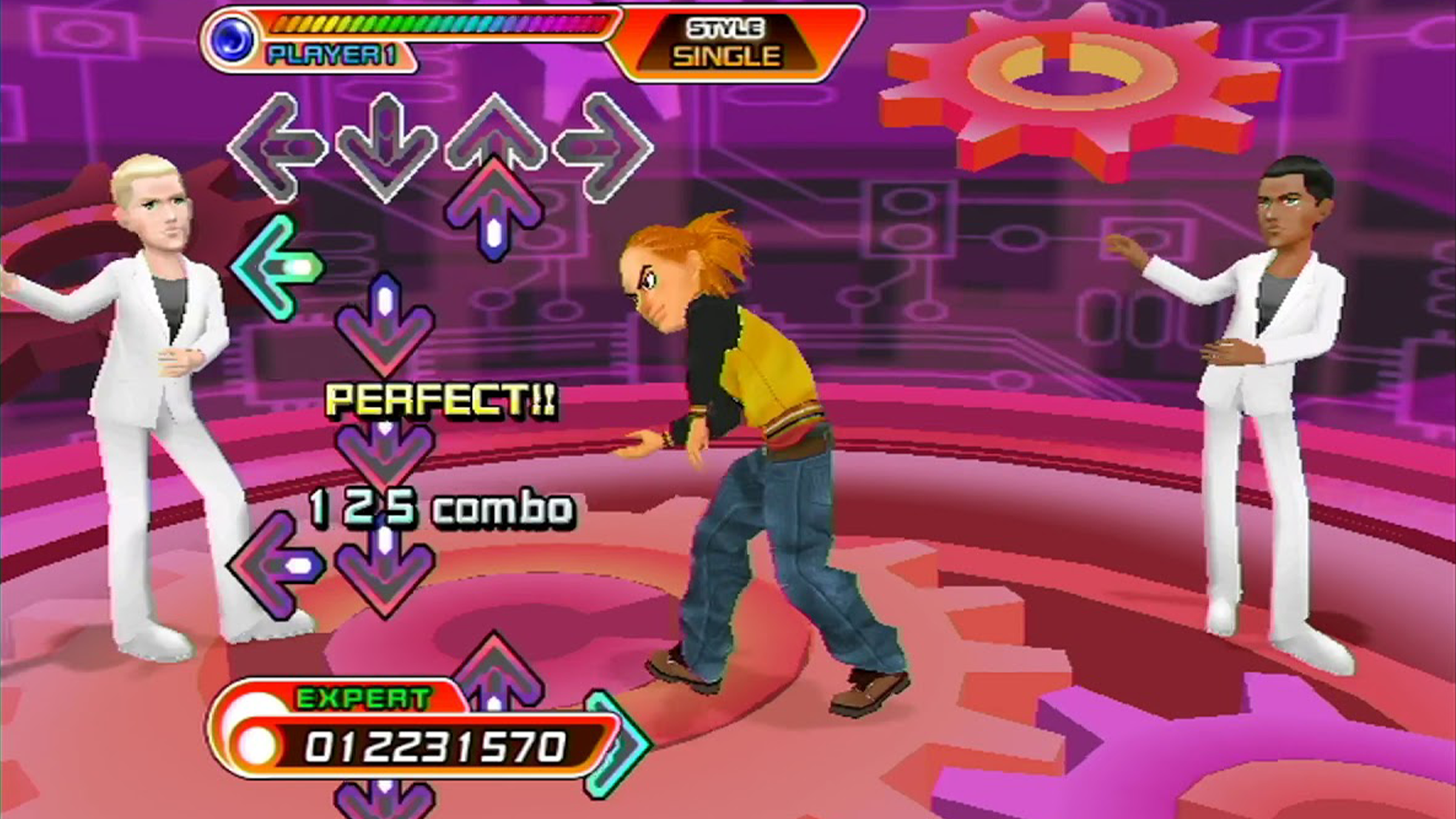This screenshot has width=1456, height=819.
Task: Click the Expert difficulty label
Action: click(363, 699)
